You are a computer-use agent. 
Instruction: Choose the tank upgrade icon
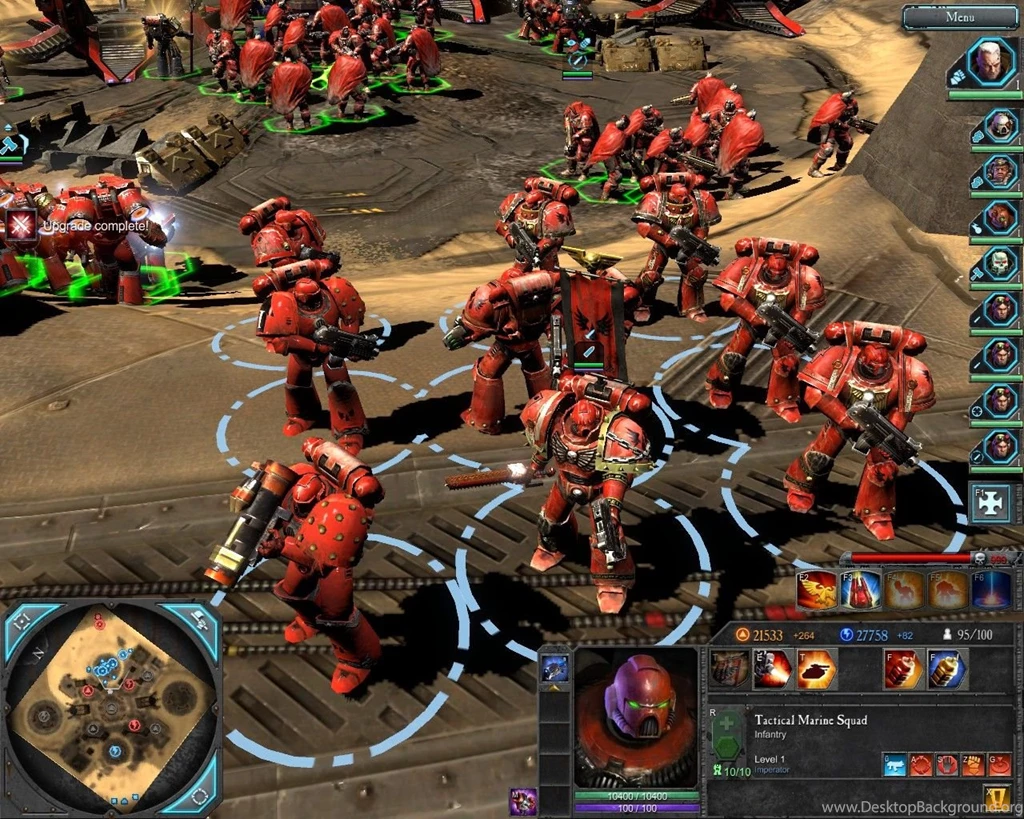point(816,669)
